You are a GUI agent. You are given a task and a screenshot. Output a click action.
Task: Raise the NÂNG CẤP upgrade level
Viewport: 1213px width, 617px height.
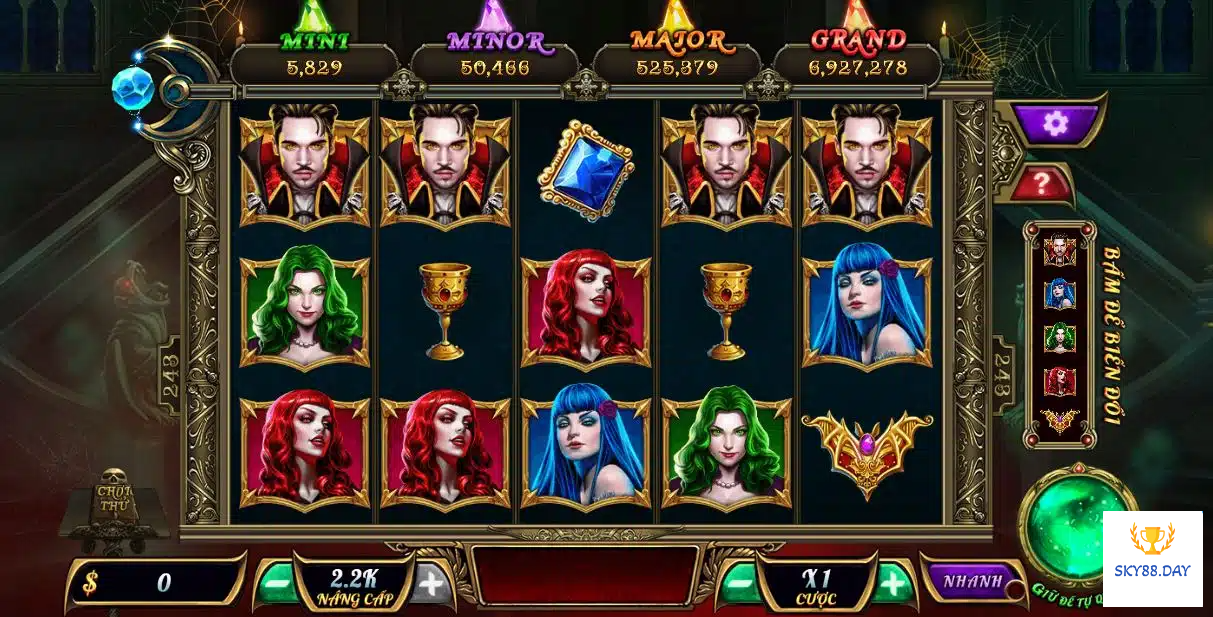(431, 583)
